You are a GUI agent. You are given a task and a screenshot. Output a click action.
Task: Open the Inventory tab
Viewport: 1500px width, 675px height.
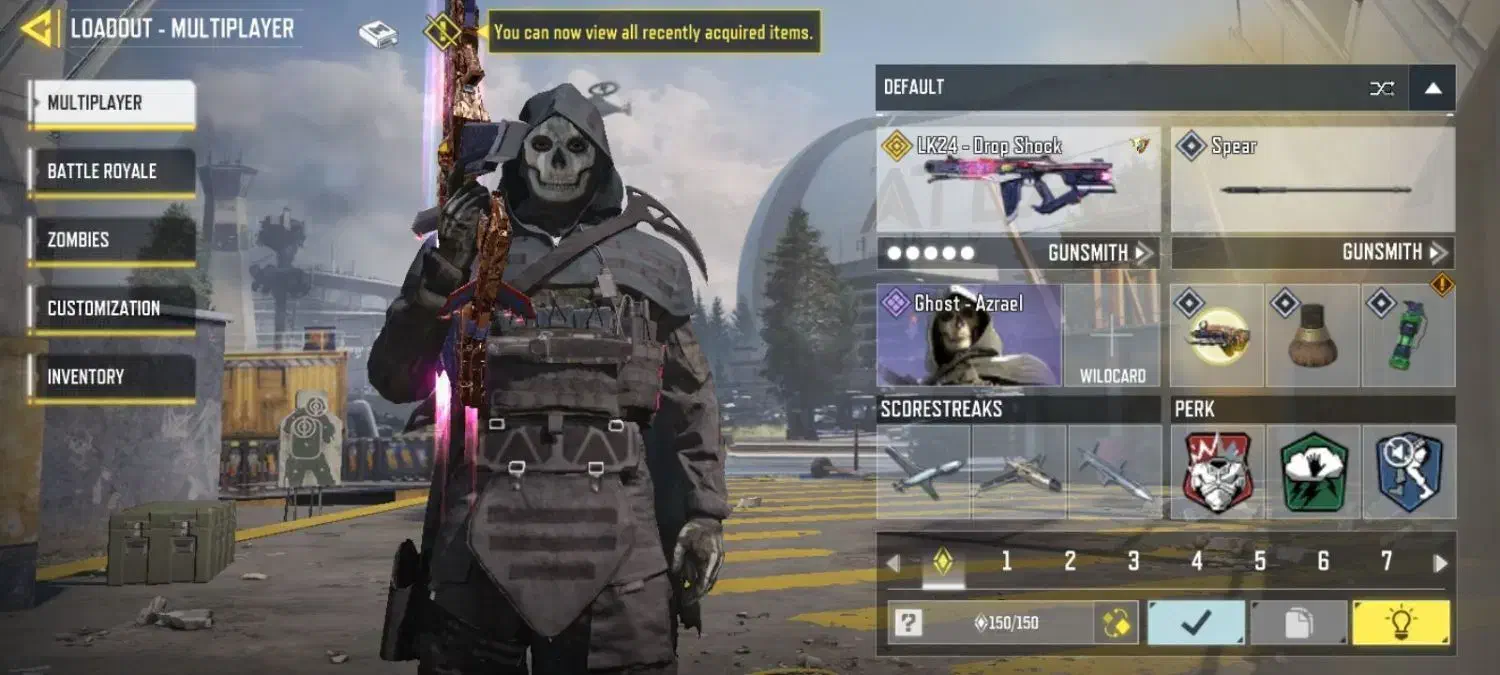[111, 377]
